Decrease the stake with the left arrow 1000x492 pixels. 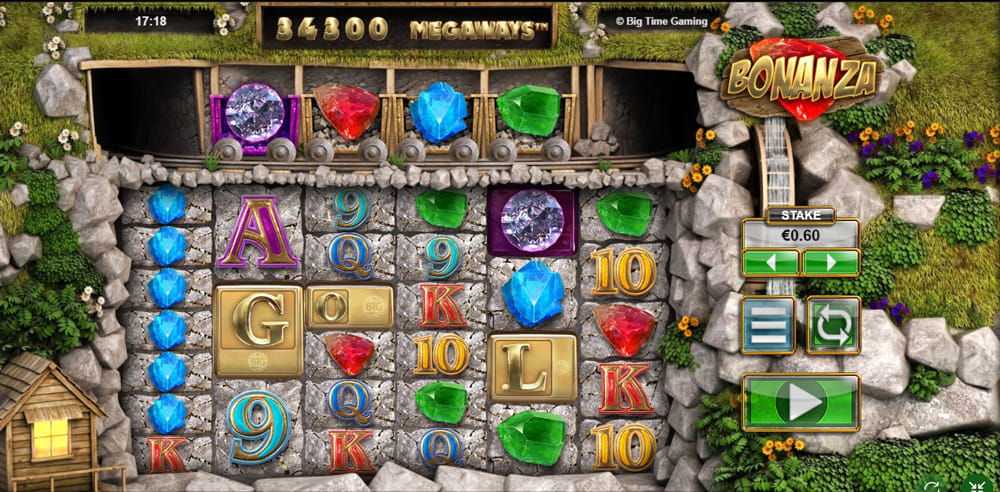(x=770, y=263)
